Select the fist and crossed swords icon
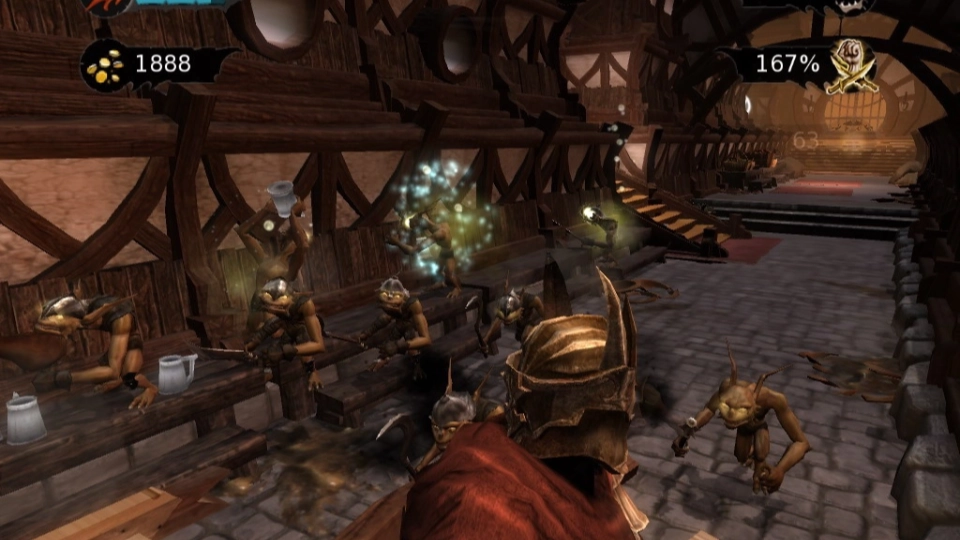Viewport: 960px width, 540px height. pyautogui.click(x=853, y=66)
